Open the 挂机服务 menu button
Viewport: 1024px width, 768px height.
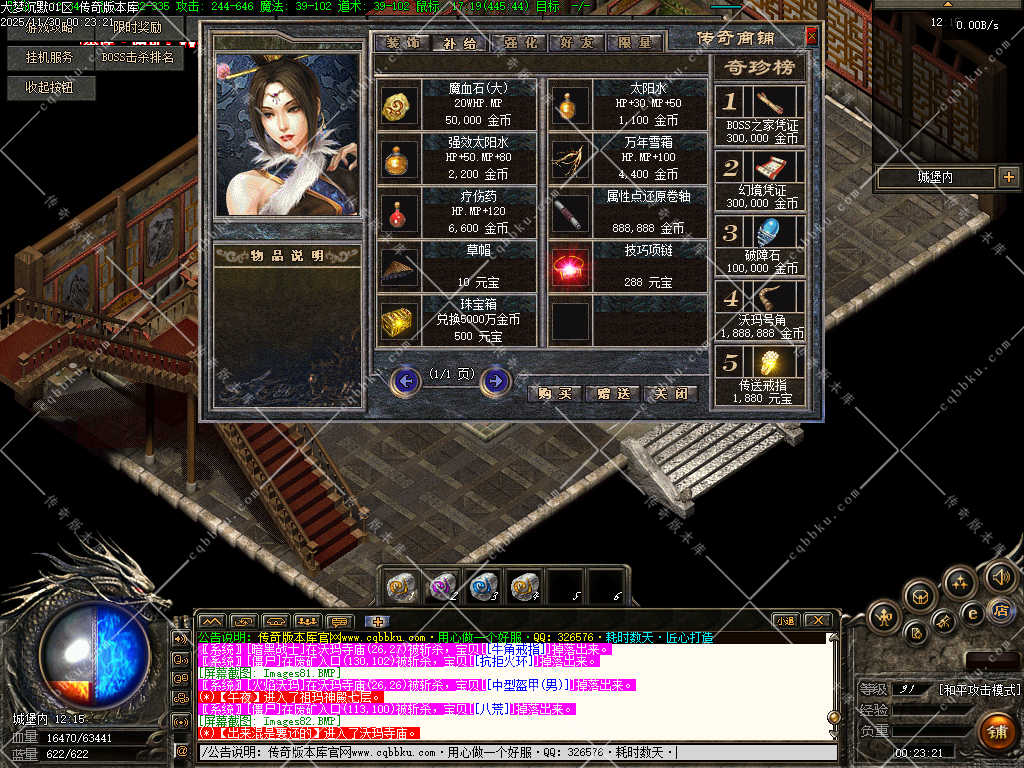[50, 58]
